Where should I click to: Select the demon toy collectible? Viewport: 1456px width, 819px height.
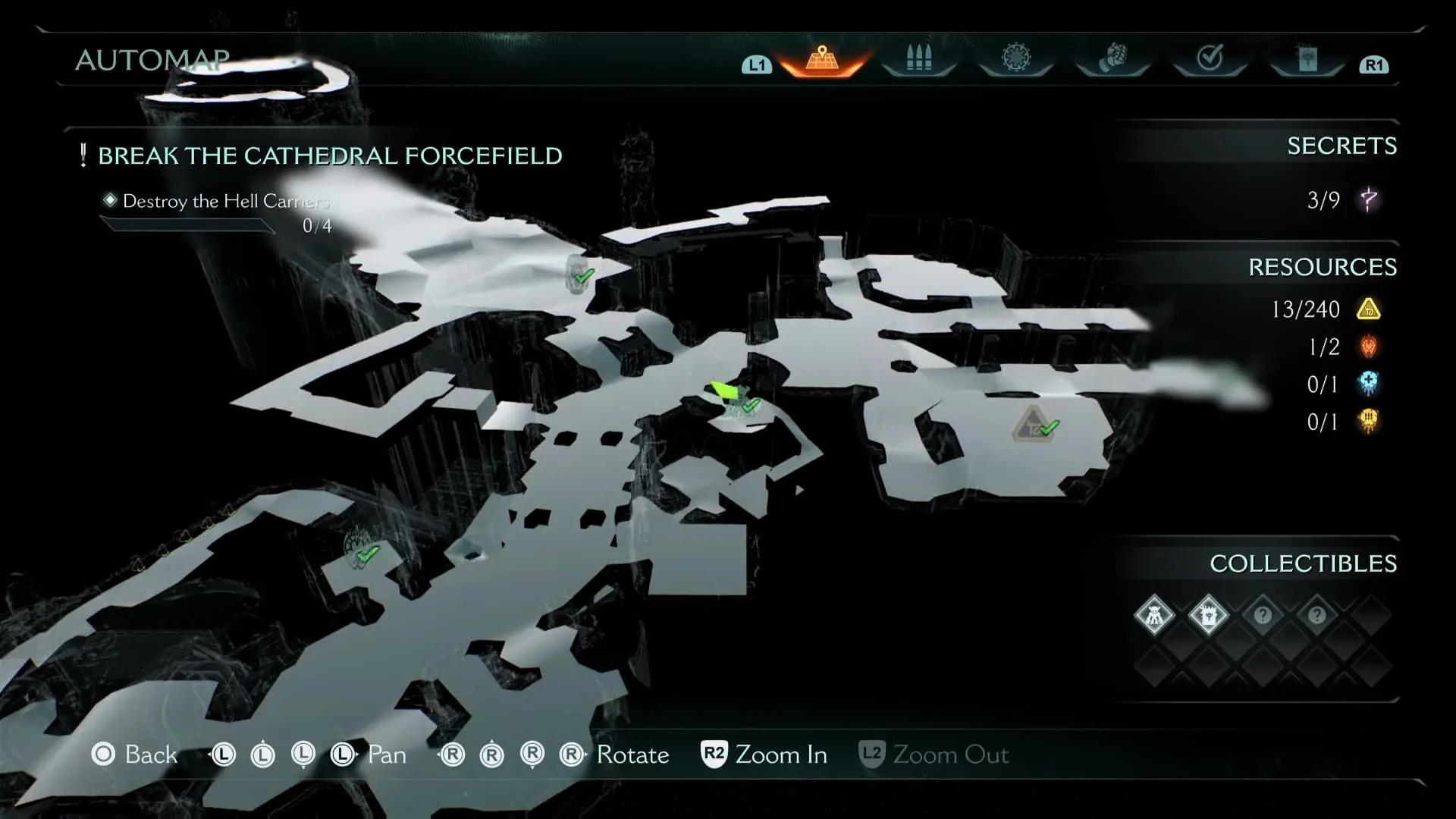pos(1153,615)
